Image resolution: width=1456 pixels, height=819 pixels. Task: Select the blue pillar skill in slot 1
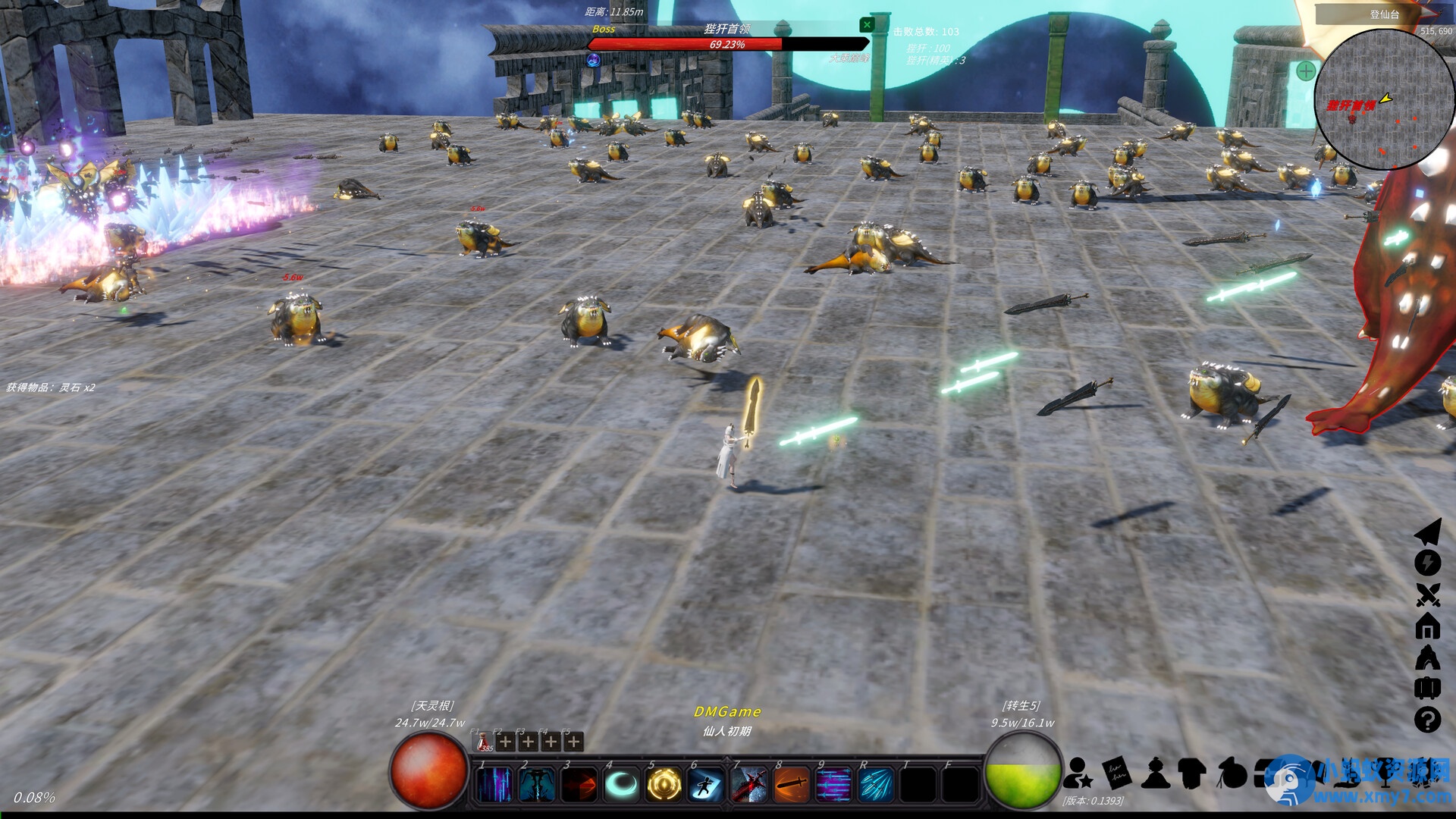493,784
